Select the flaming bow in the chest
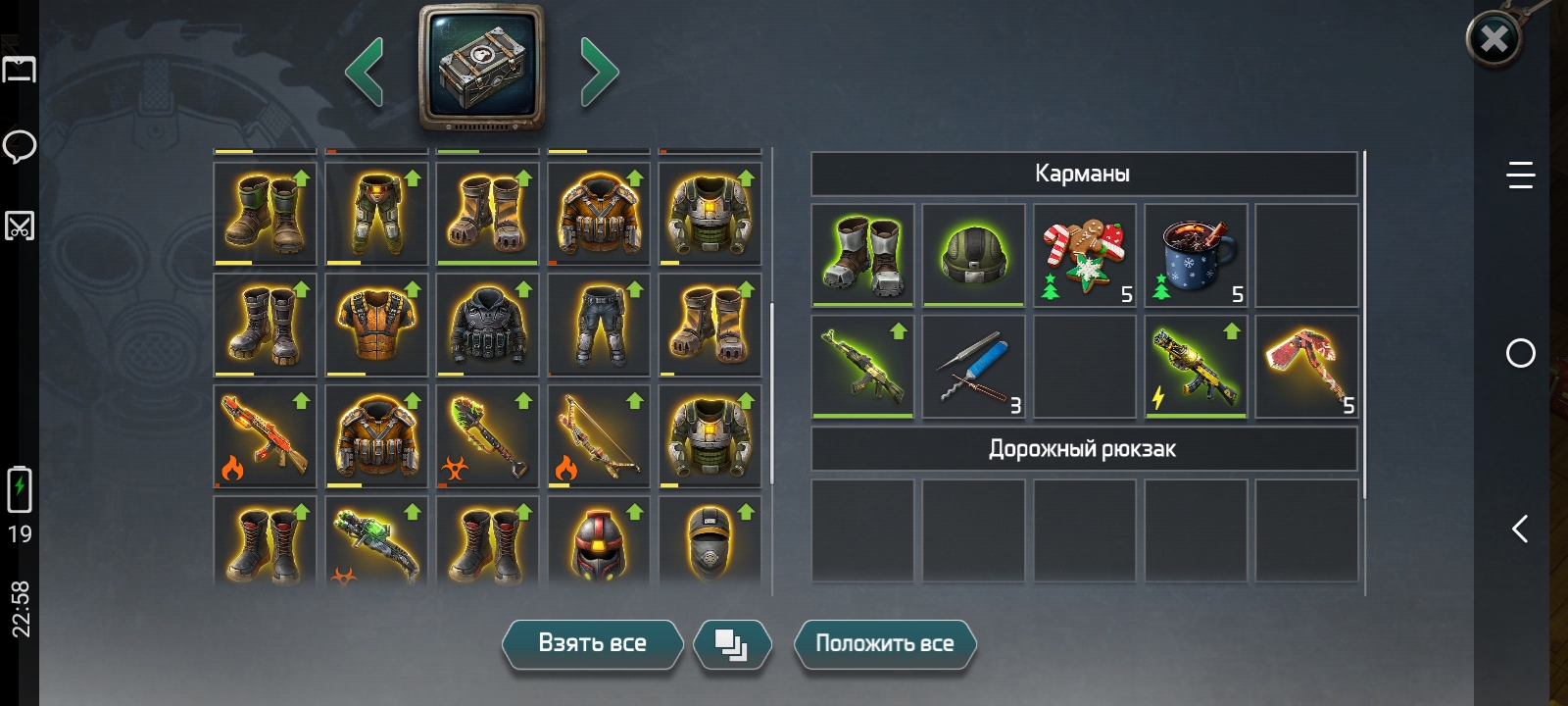 pyautogui.click(x=599, y=436)
